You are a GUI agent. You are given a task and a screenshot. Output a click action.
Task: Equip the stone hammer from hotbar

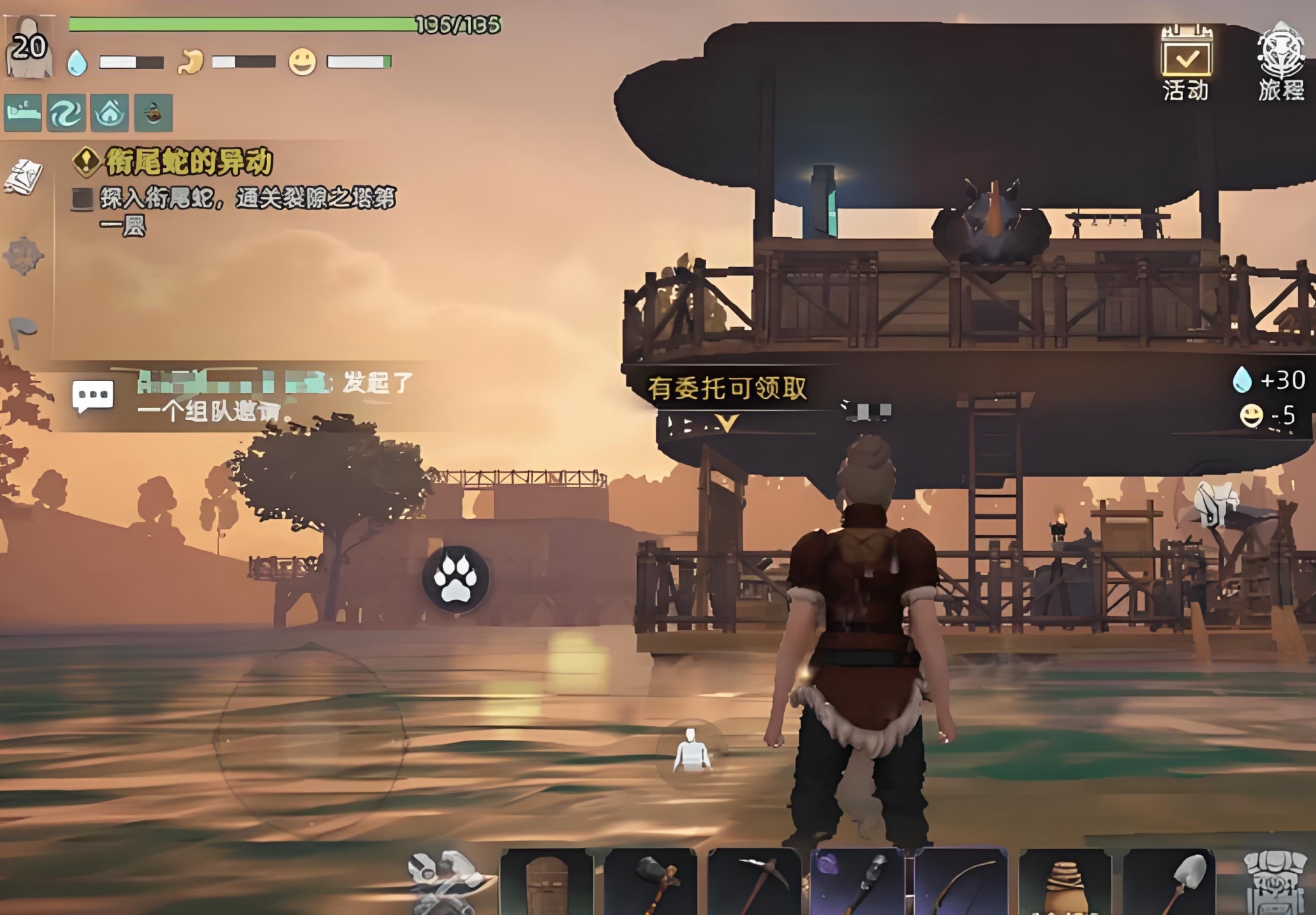tap(651, 881)
